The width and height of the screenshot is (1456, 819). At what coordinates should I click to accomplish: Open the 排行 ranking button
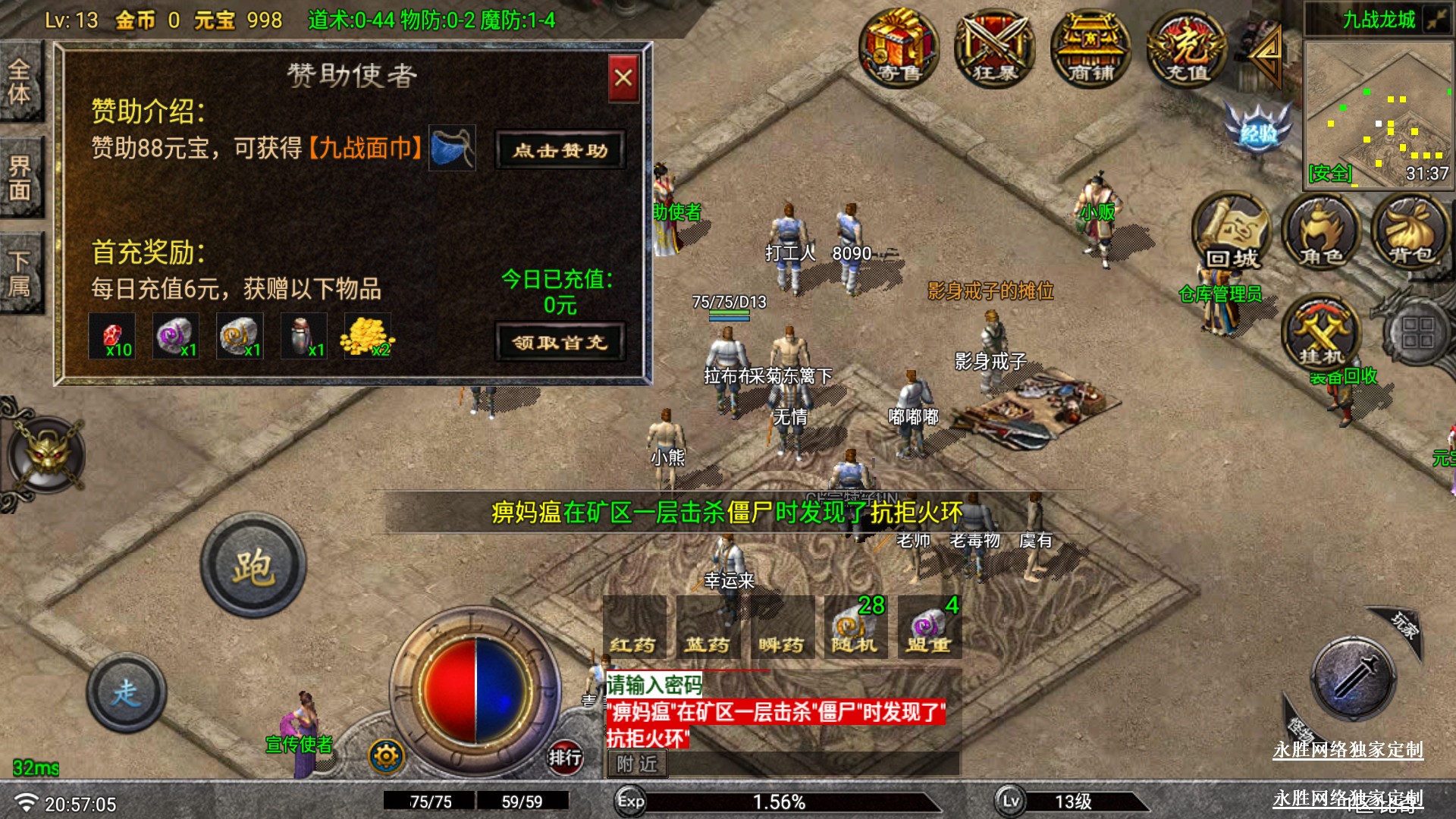coord(565,757)
